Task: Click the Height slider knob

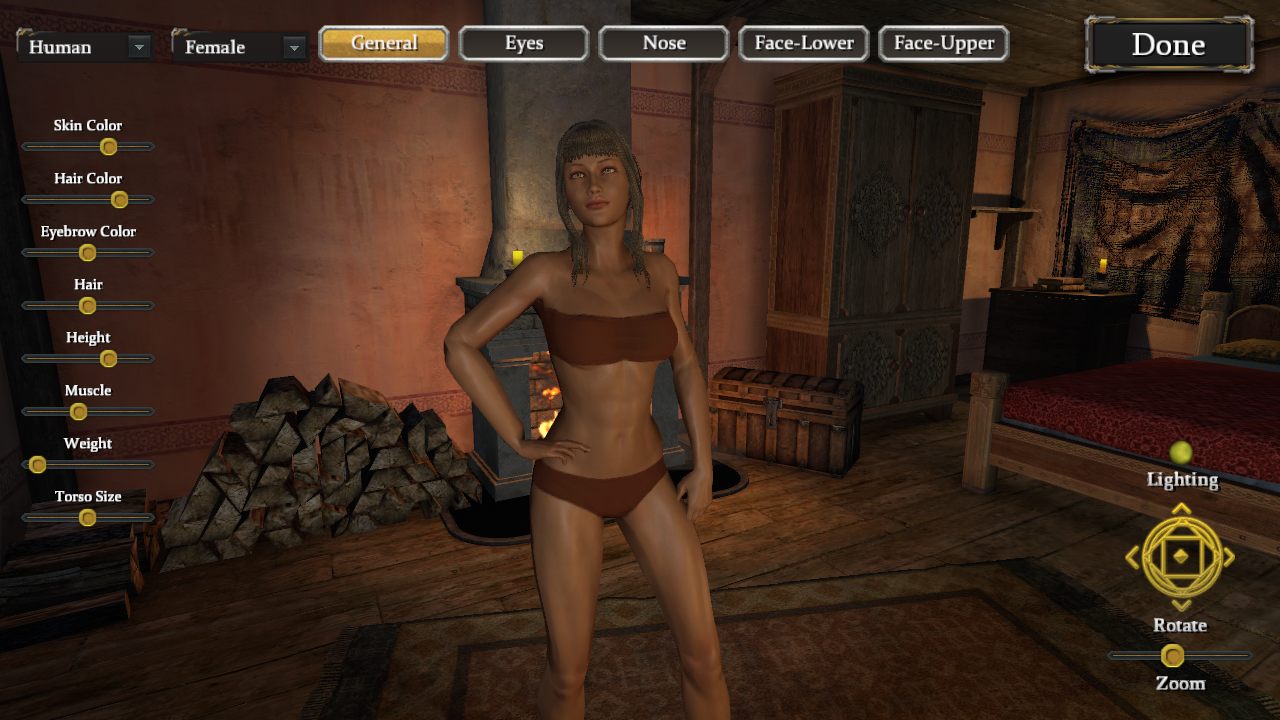Action: (x=109, y=359)
